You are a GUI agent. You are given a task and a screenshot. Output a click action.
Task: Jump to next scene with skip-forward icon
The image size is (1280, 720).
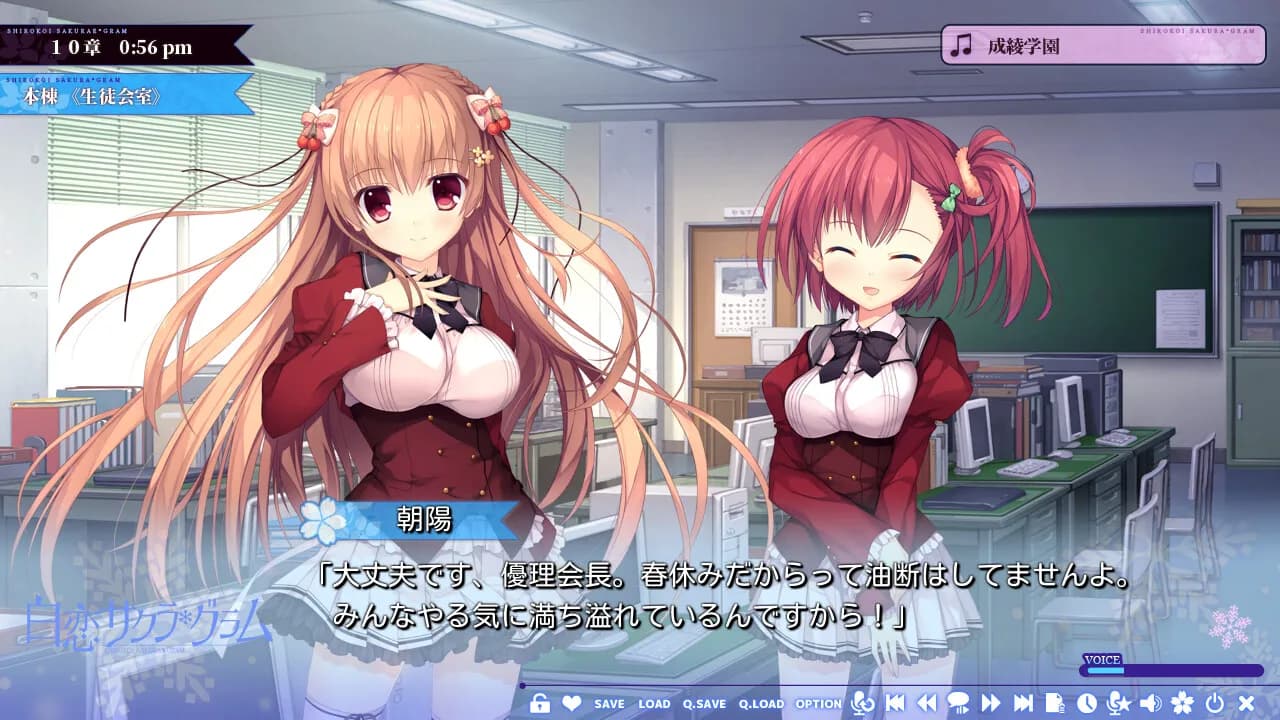coord(1022,703)
